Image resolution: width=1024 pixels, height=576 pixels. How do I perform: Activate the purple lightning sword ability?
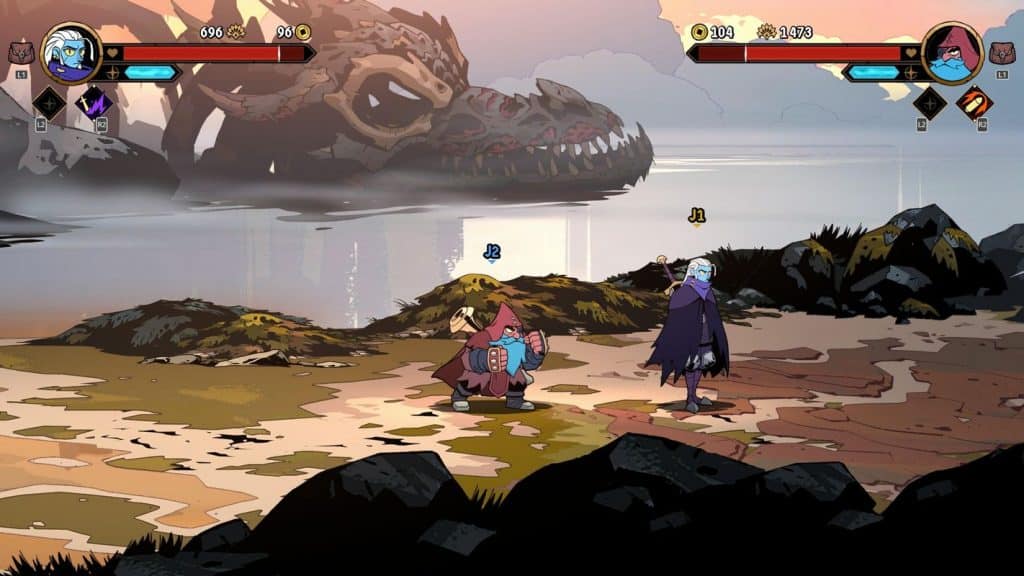(x=96, y=102)
